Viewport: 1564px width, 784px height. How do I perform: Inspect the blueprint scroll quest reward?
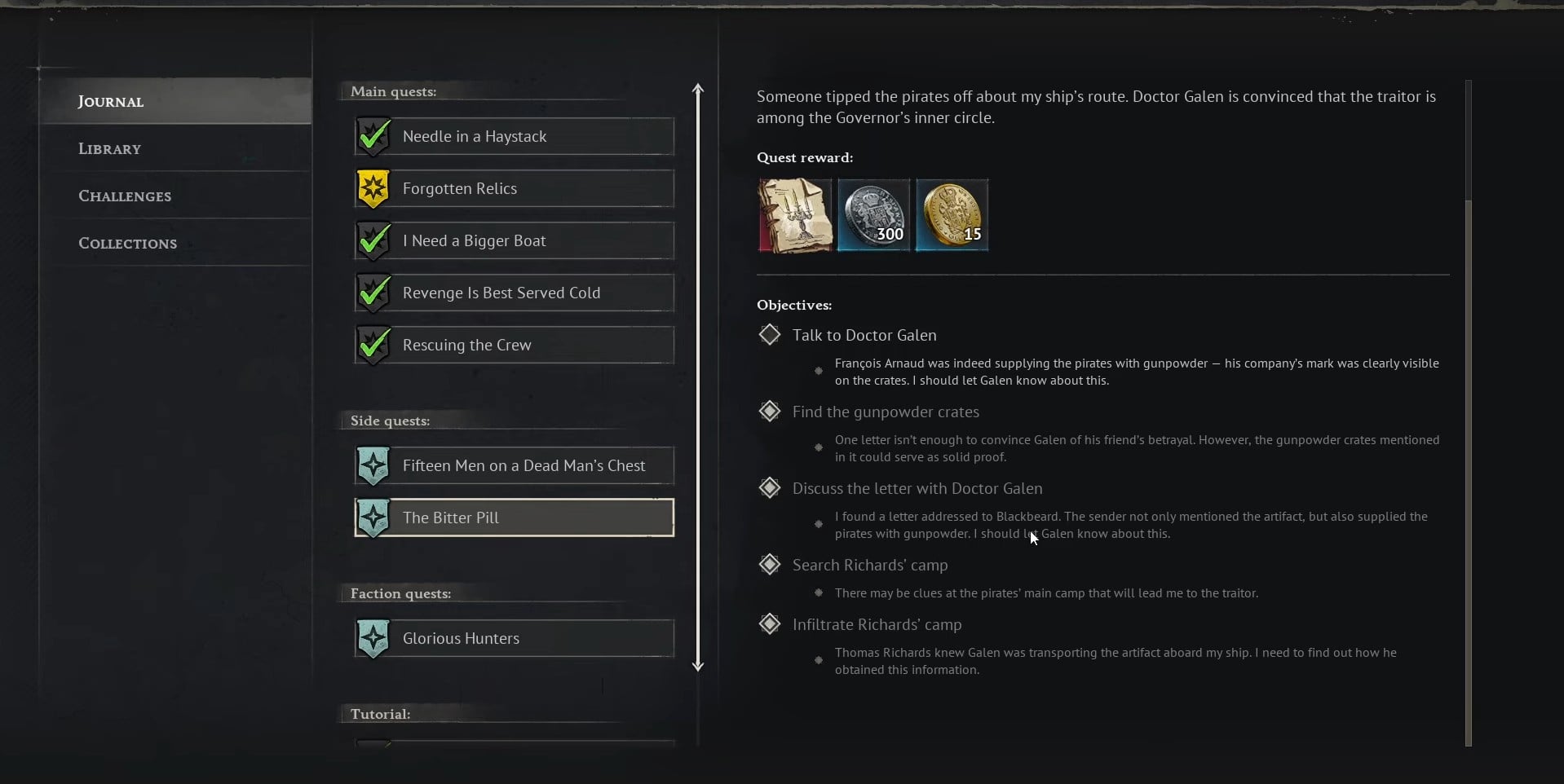click(x=795, y=216)
